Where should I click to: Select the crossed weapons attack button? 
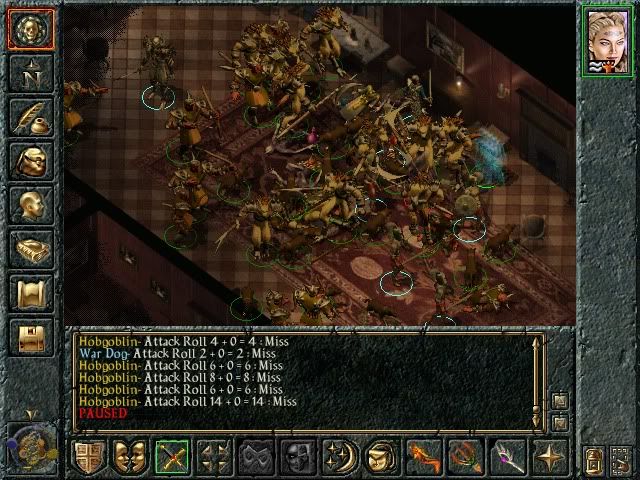click(x=172, y=458)
